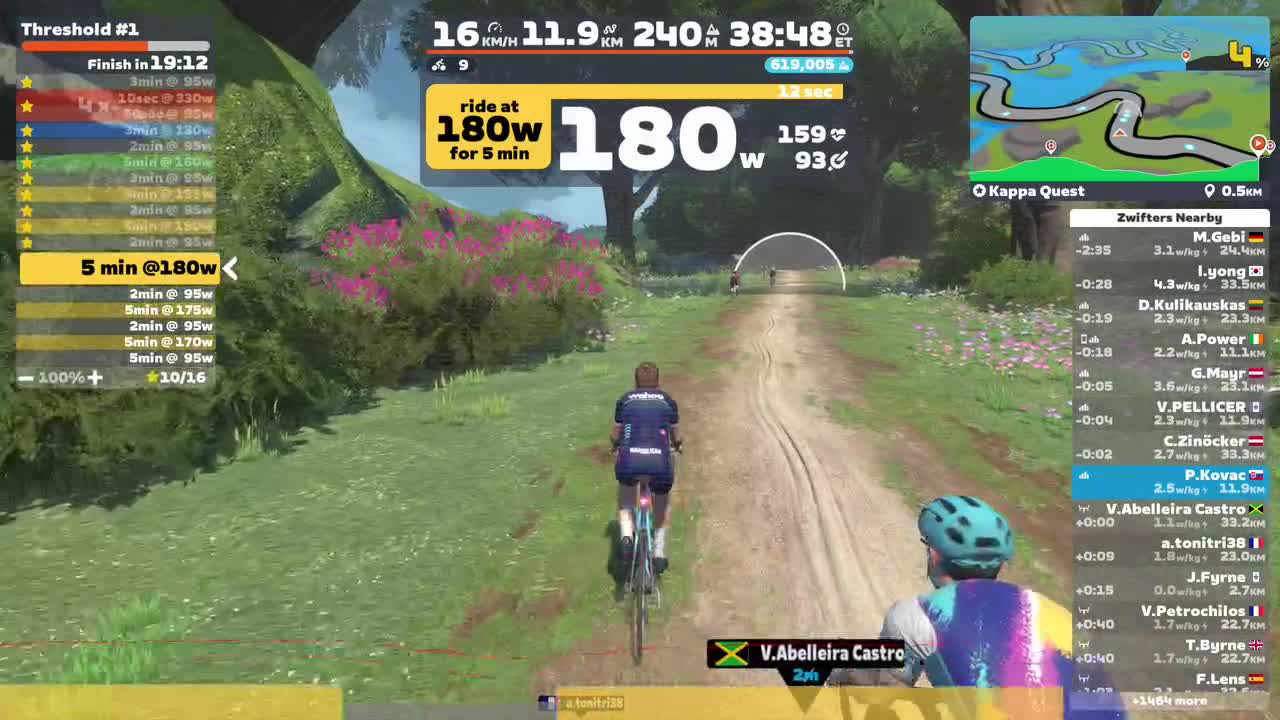Click the bike trainer icon next to the 9
The image size is (1280, 720).
tap(437, 65)
